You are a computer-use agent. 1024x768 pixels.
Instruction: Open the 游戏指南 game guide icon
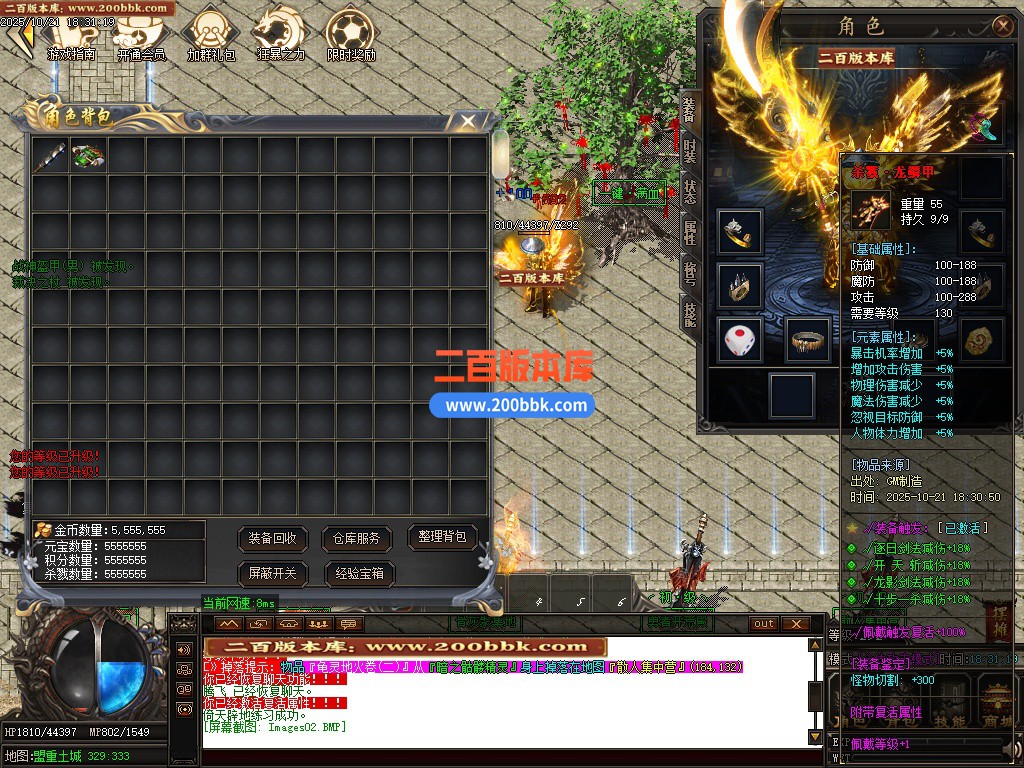[71, 36]
